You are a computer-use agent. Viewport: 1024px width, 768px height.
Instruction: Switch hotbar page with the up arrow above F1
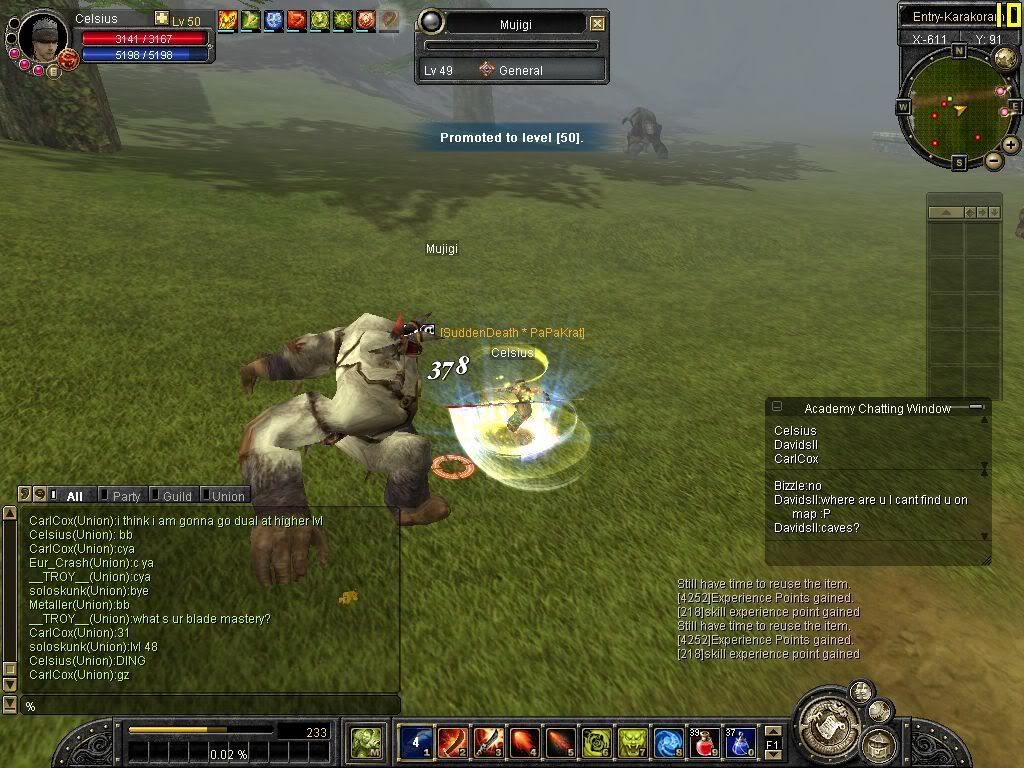773,730
